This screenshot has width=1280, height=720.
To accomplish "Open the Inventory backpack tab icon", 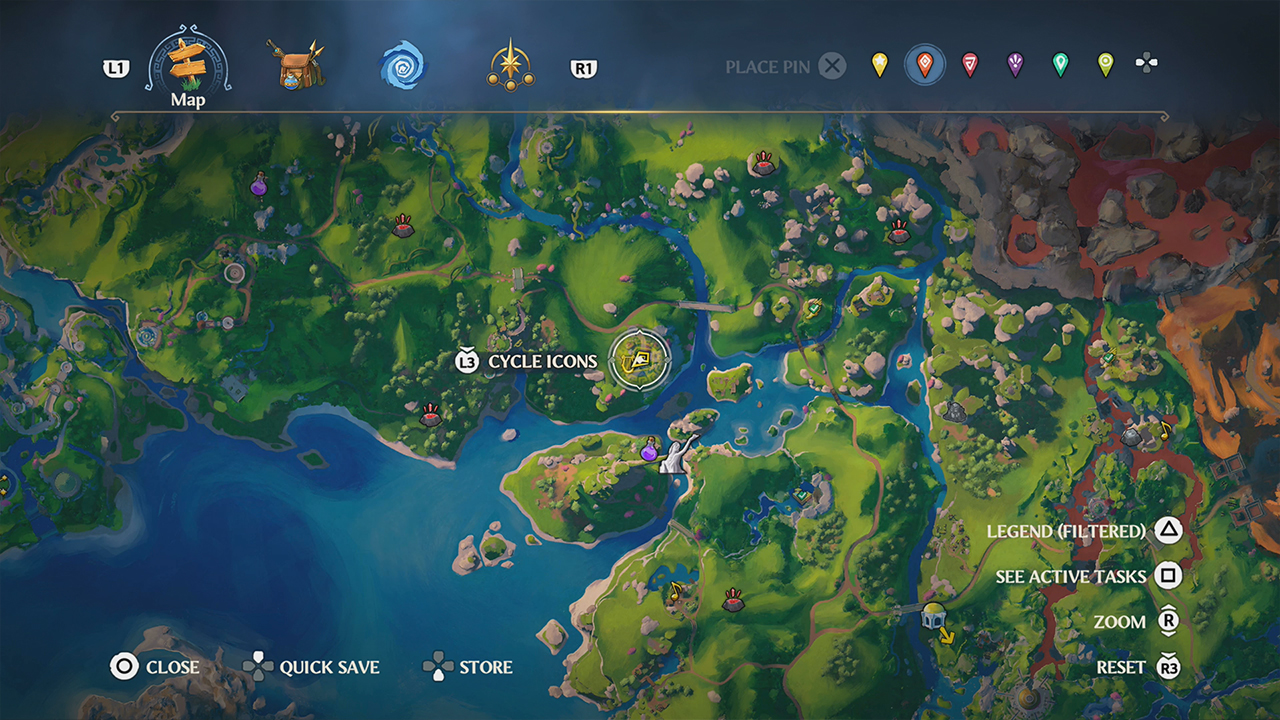I will coord(298,68).
